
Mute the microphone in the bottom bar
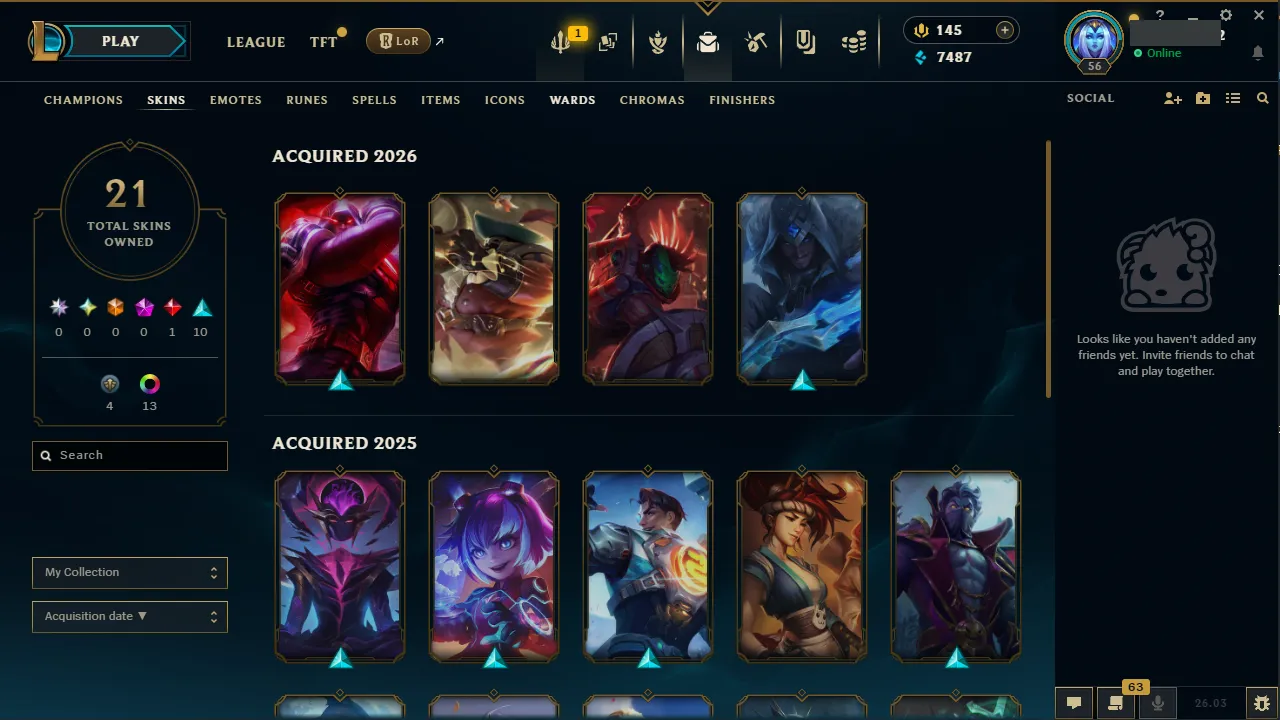pos(1157,702)
